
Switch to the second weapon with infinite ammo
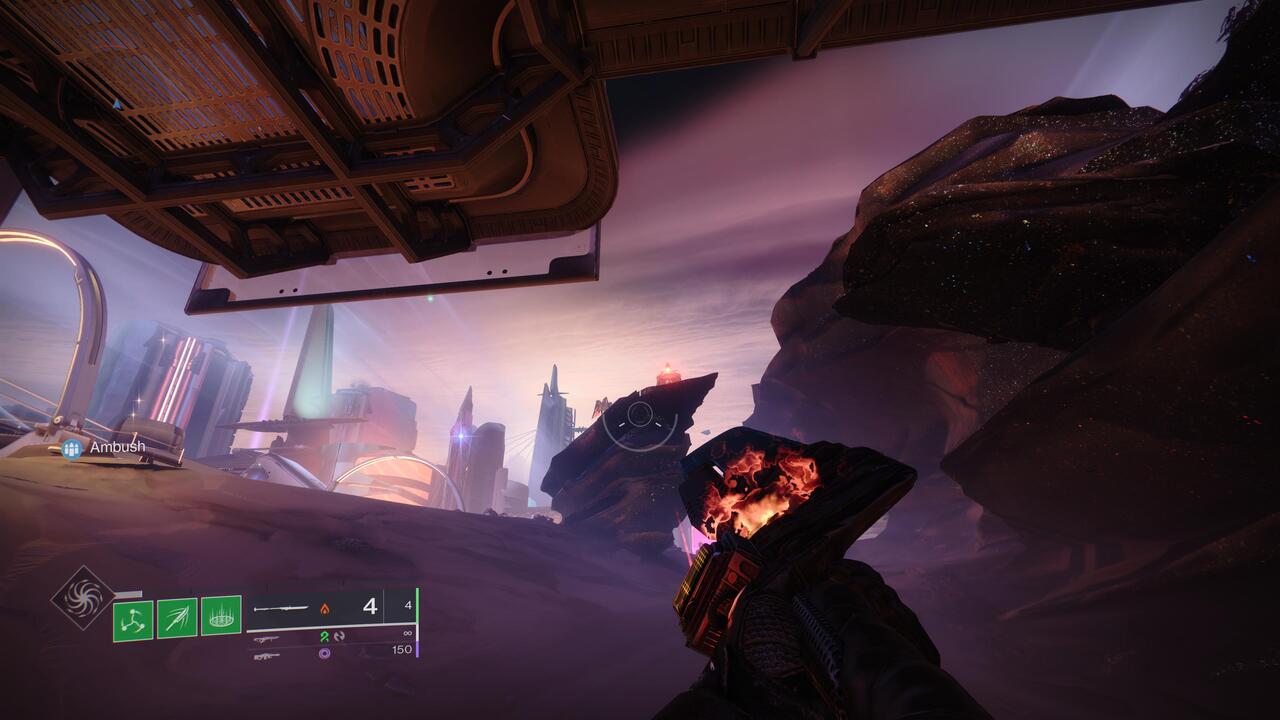click(330, 636)
